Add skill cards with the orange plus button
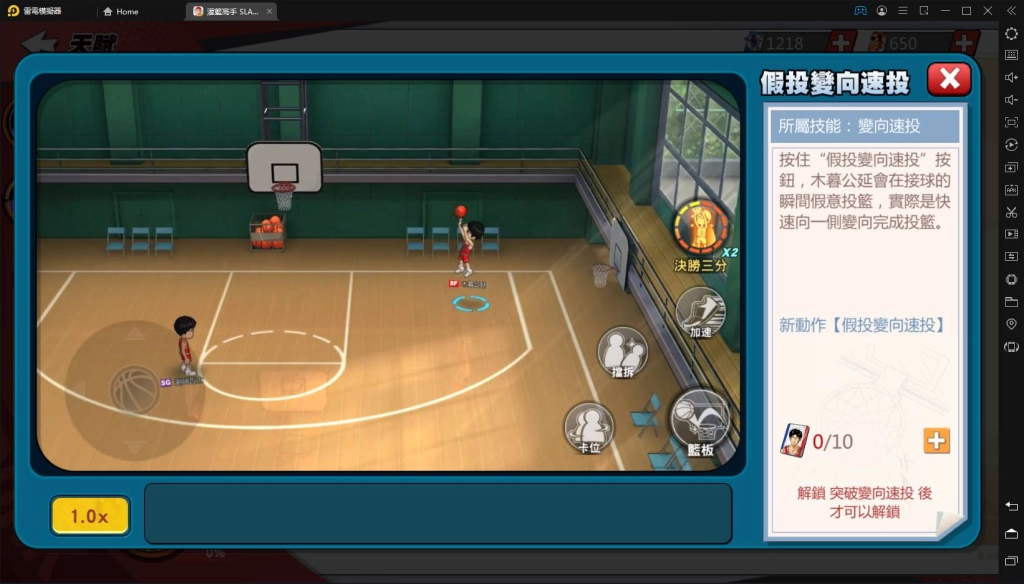 pyautogui.click(x=936, y=440)
